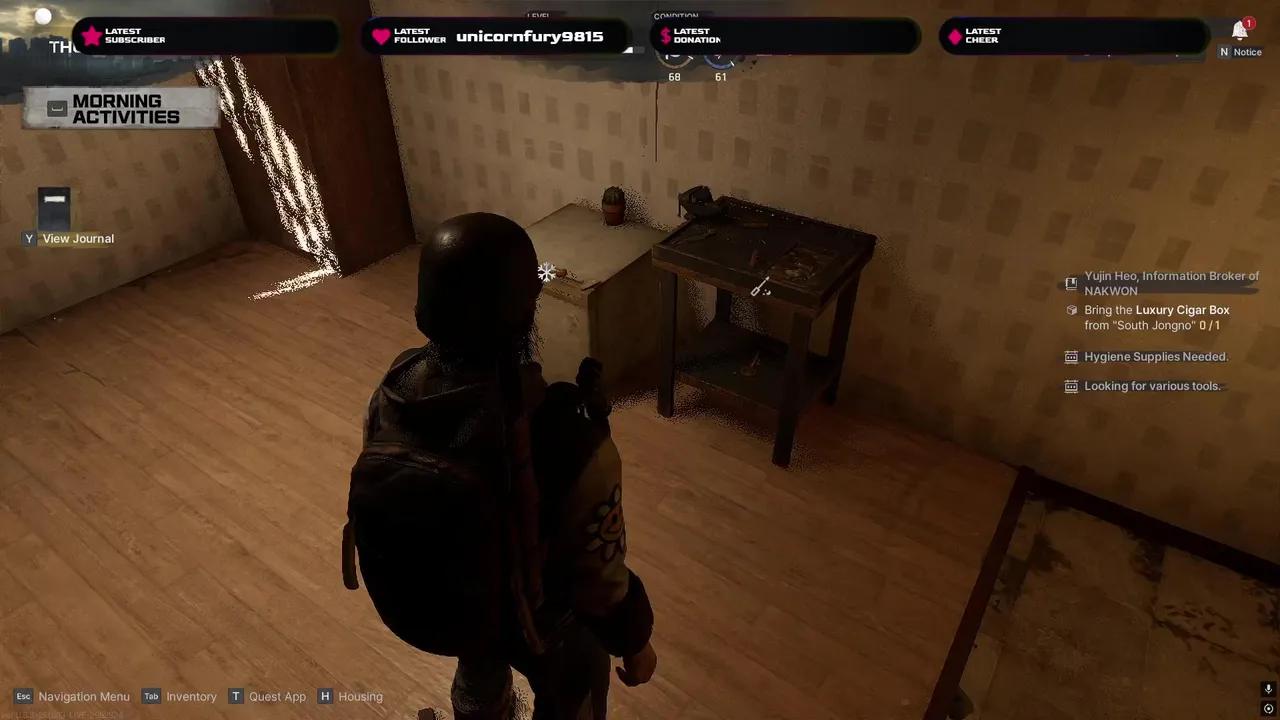This screenshot has height=720, width=1280.
Task: Click the quest tracker book icon
Action: coord(1071,283)
